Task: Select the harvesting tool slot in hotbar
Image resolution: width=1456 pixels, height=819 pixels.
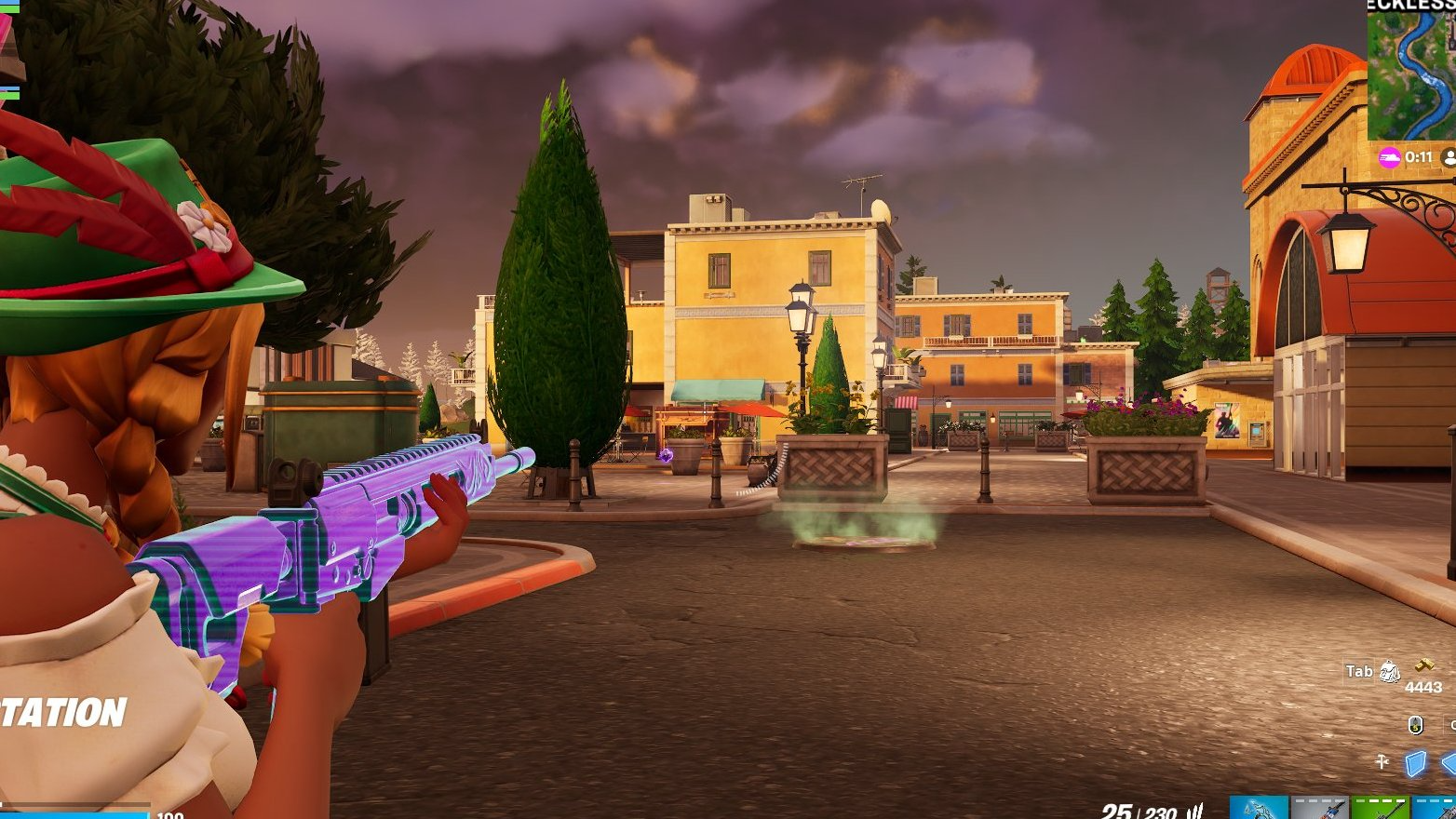Action: click(x=1259, y=808)
